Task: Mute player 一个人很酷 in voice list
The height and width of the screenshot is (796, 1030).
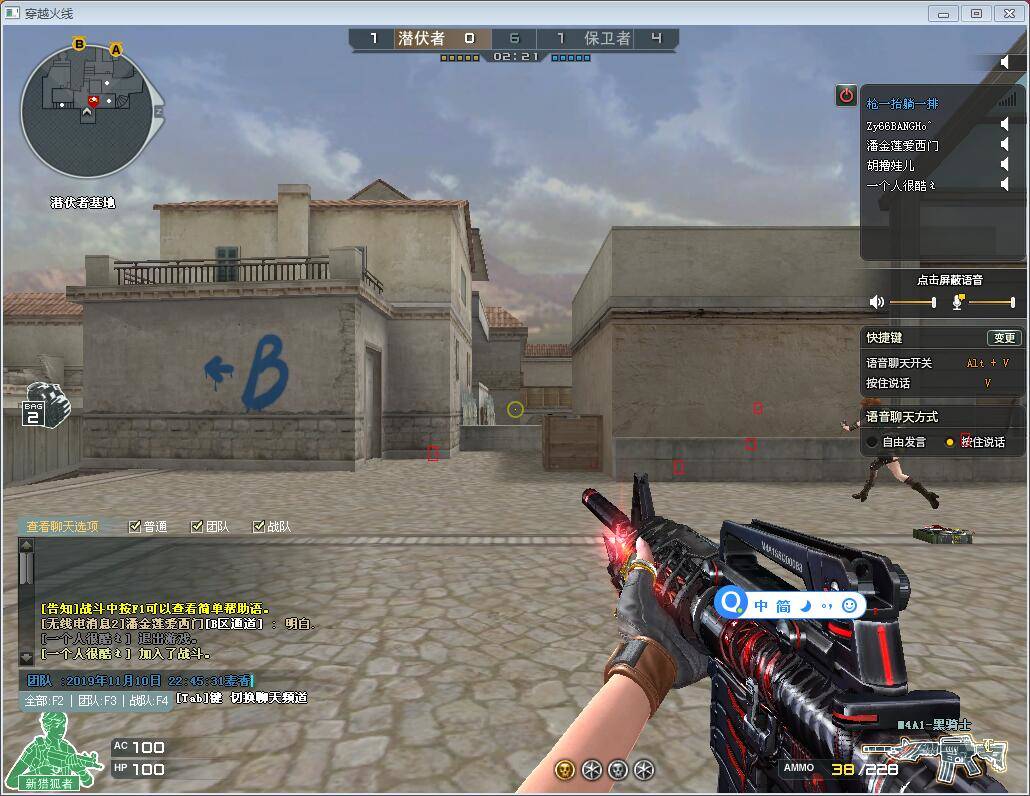Action: click(x=1005, y=185)
